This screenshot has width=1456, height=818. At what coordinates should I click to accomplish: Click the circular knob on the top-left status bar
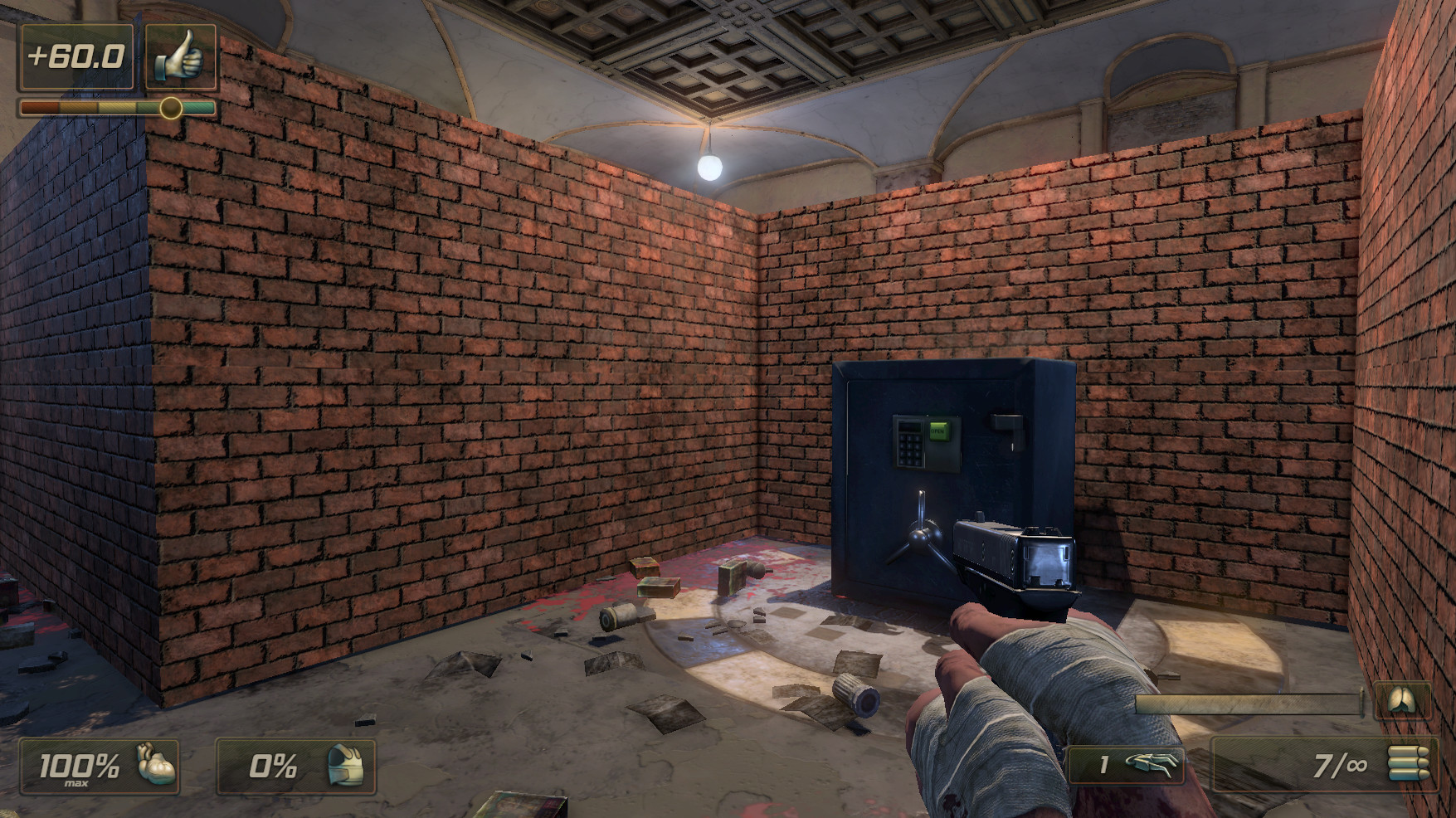[172, 108]
